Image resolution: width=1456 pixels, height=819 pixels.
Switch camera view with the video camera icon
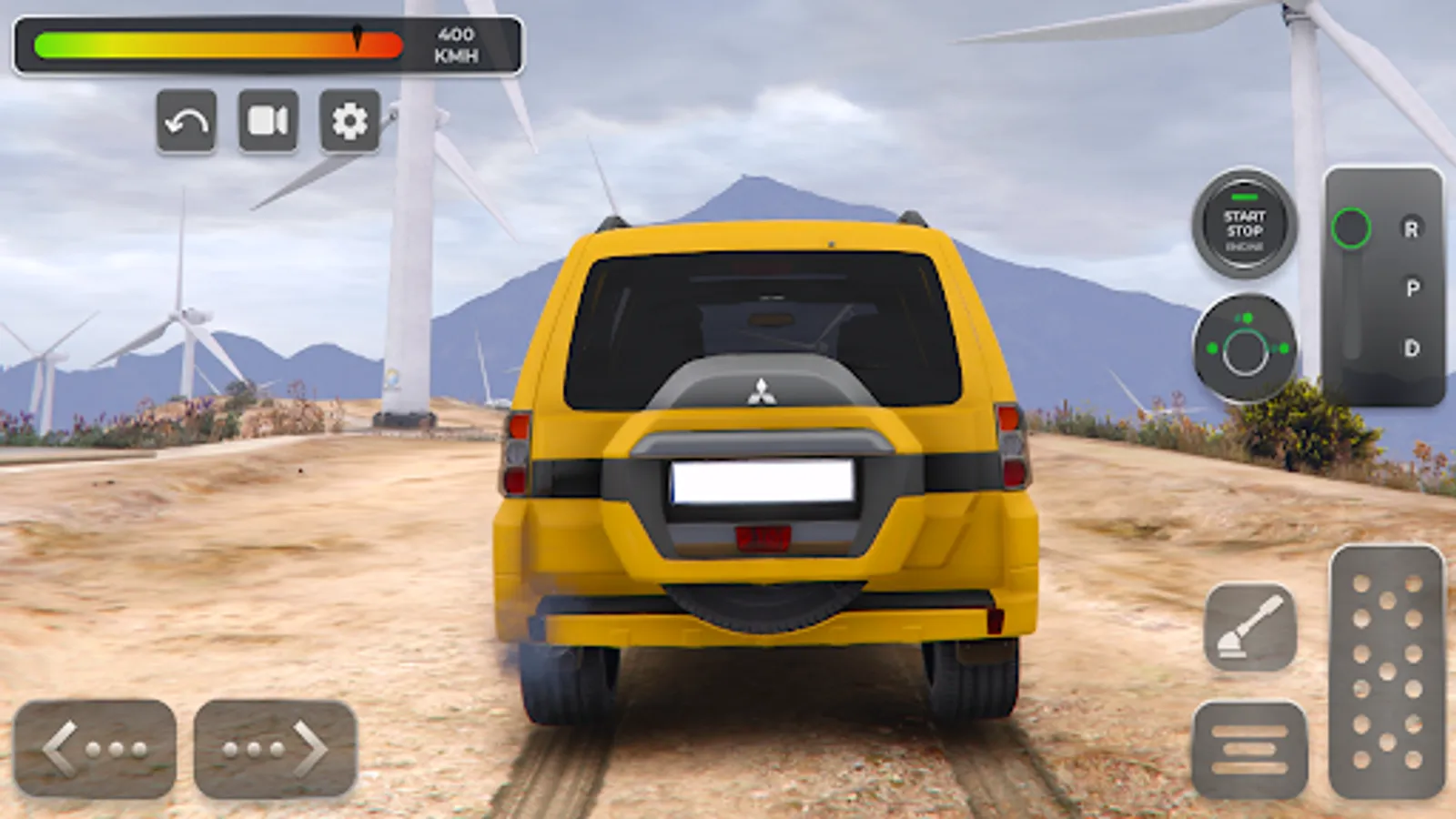pos(268,121)
